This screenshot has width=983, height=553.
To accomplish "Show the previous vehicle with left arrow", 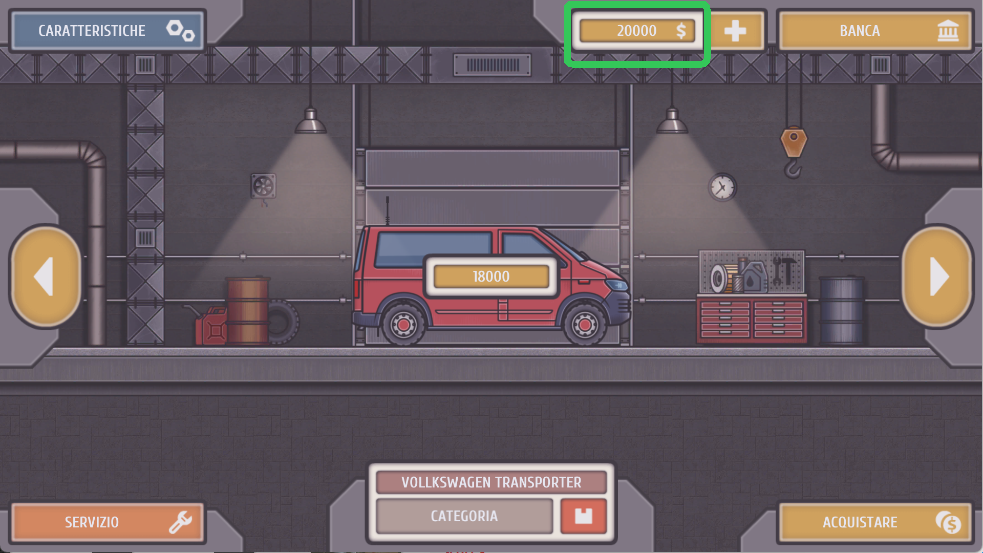I will (45, 277).
